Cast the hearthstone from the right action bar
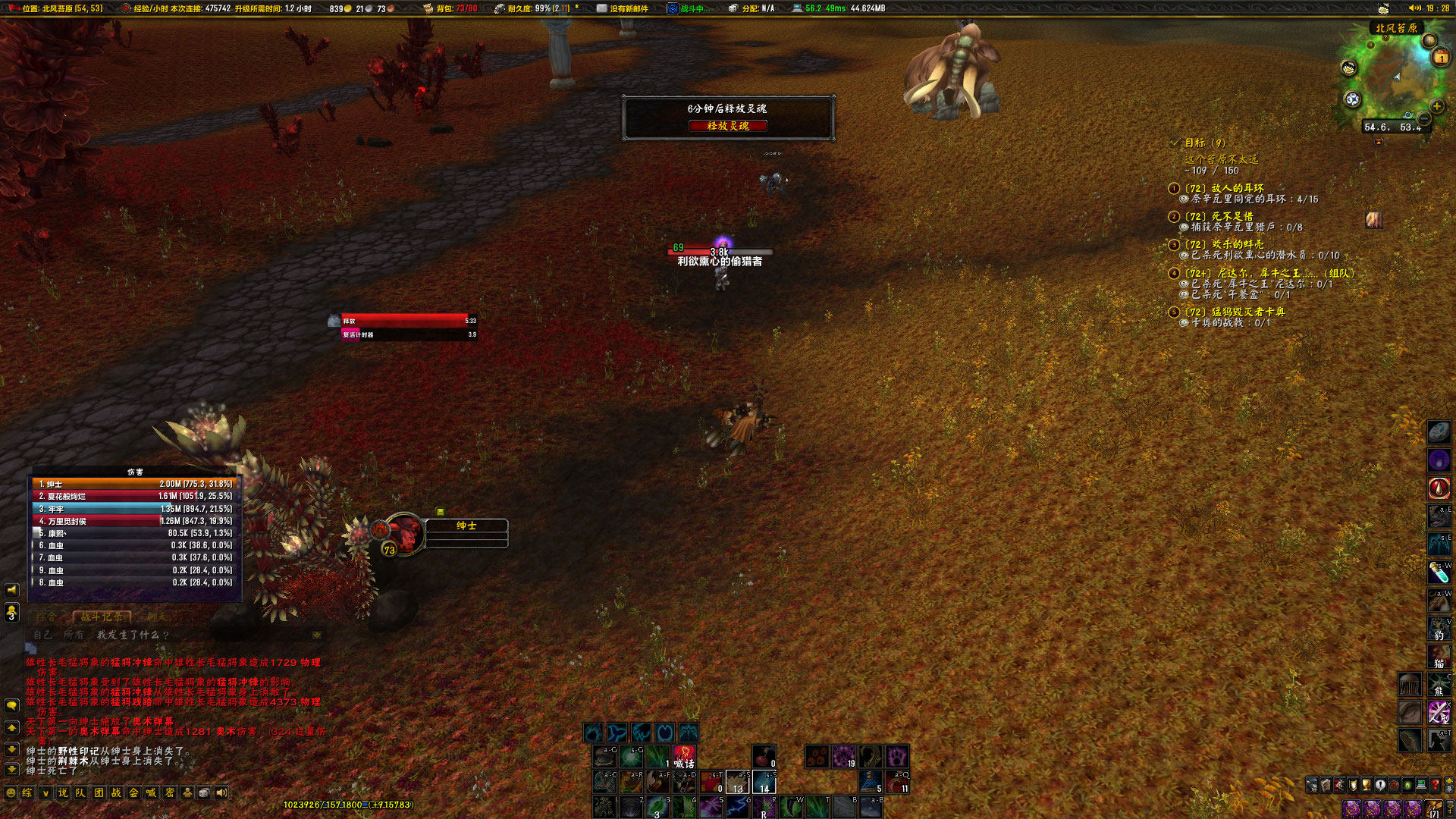Image resolution: width=1456 pixels, height=819 pixels. pyautogui.click(x=1438, y=433)
